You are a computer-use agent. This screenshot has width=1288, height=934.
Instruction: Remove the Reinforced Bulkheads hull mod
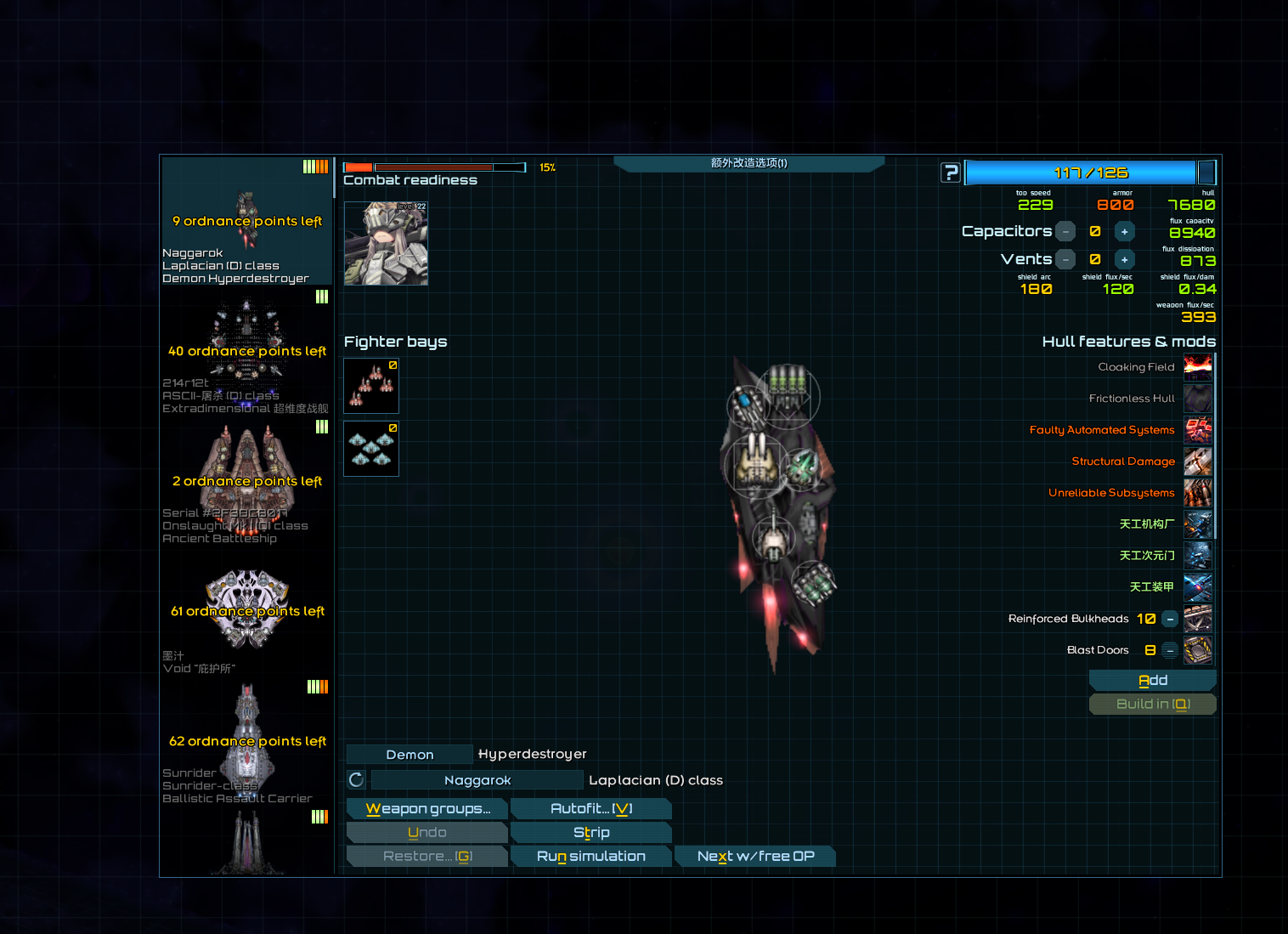1170,619
